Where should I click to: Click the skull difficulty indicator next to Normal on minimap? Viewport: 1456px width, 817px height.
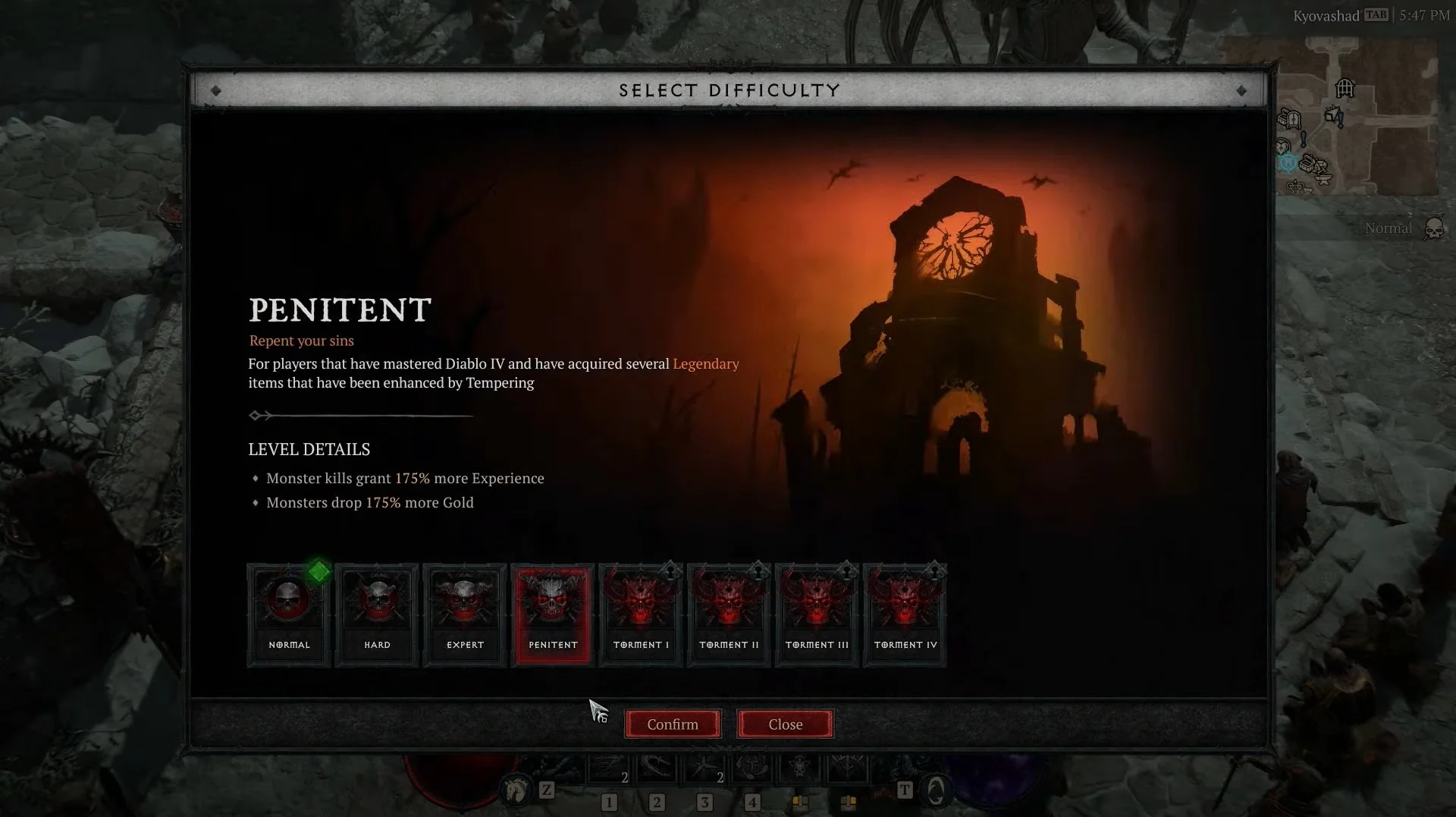click(x=1433, y=228)
